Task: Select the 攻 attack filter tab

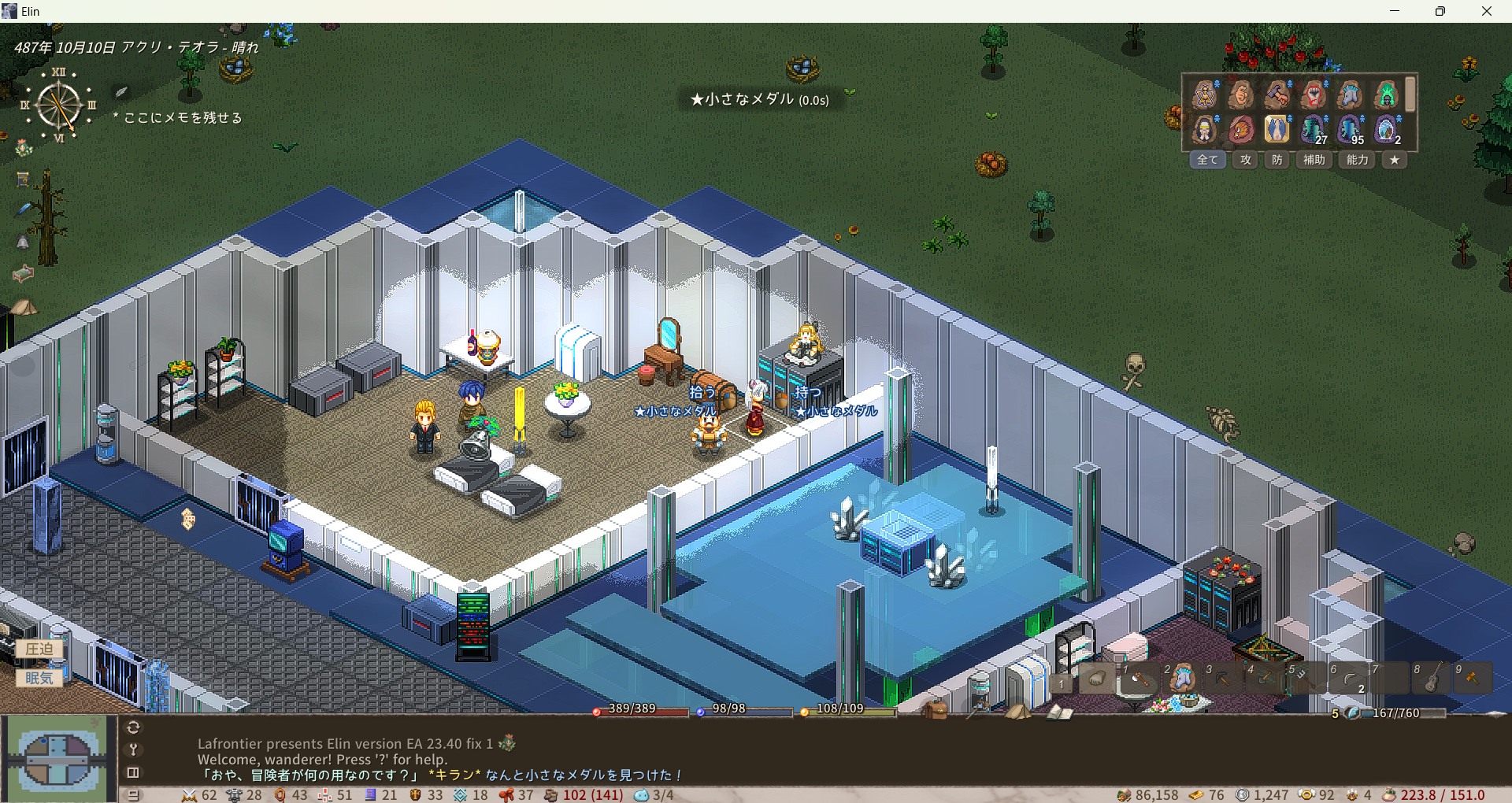Action: click(x=1246, y=160)
